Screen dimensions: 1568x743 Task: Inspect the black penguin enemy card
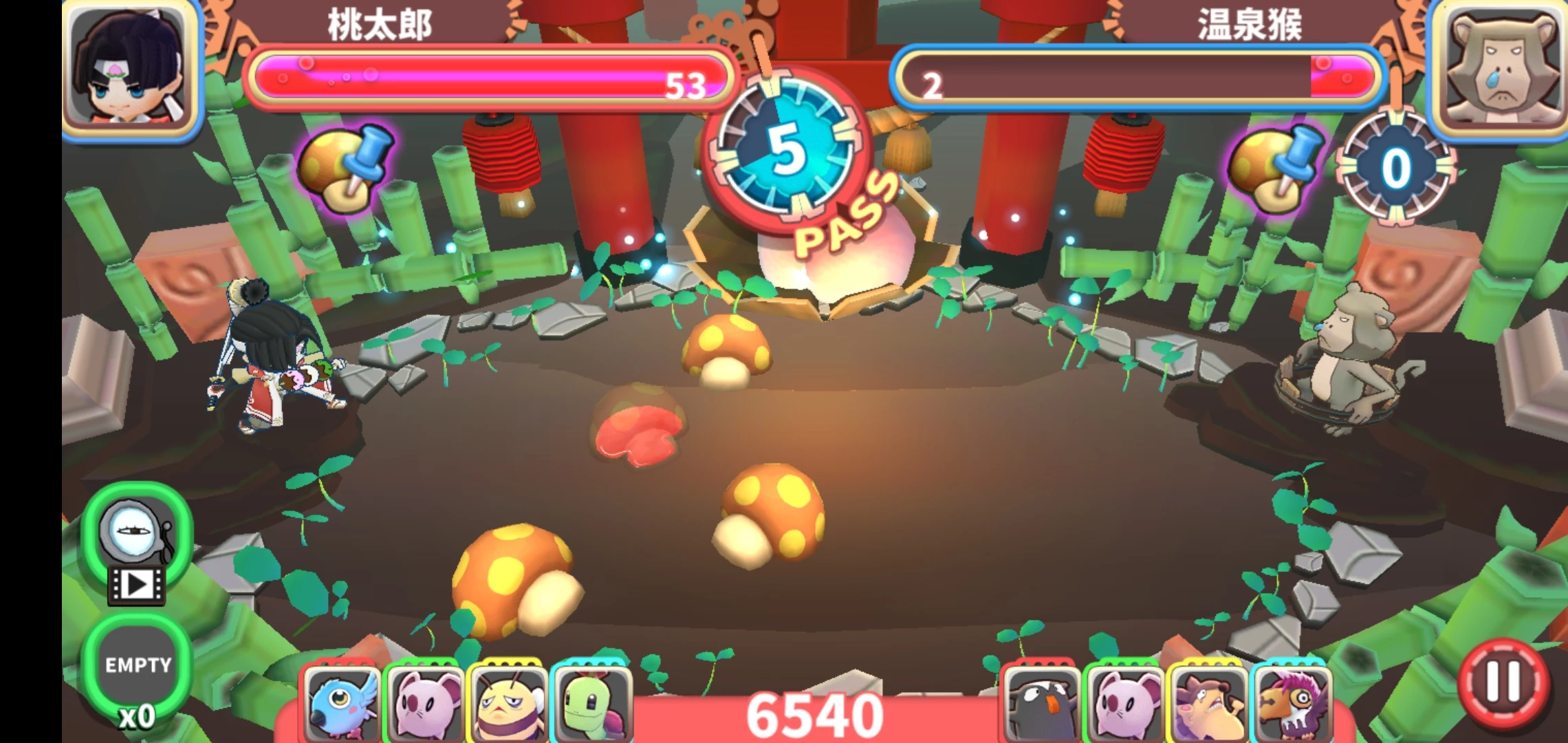click(x=1042, y=703)
